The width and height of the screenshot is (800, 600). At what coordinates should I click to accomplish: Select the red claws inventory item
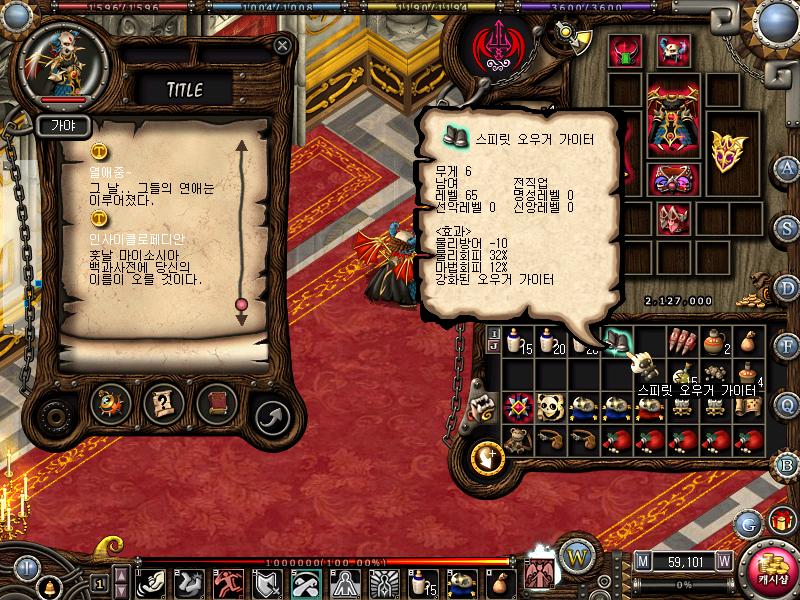[682, 342]
